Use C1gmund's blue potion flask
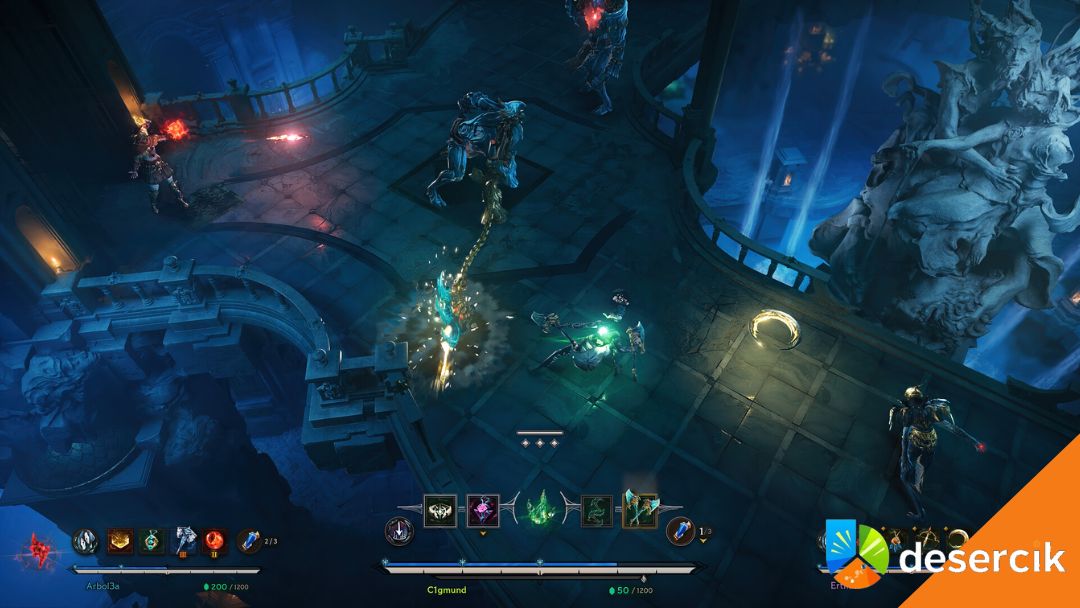 (680, 531)
